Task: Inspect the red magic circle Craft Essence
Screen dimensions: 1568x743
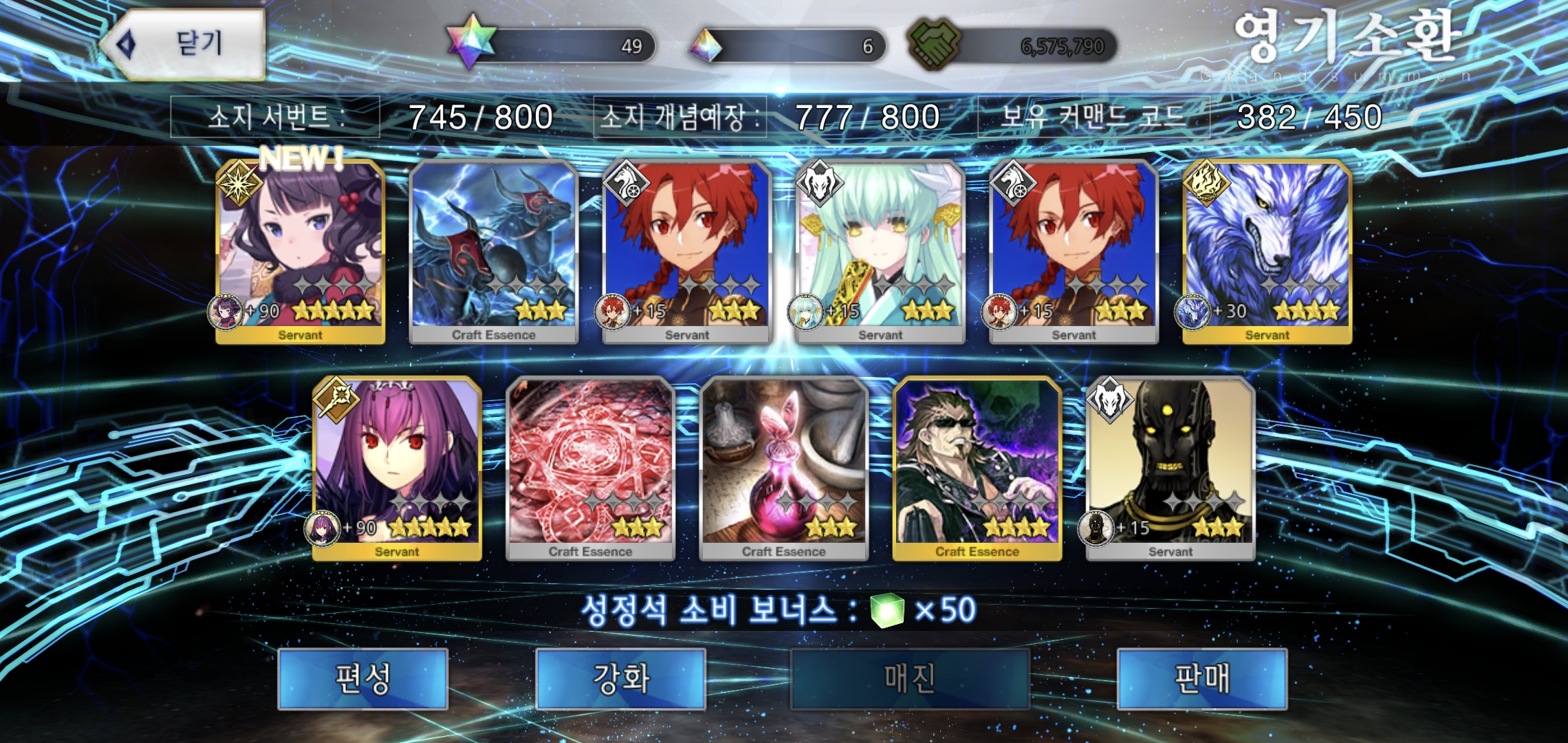Action: coord(590,468)
